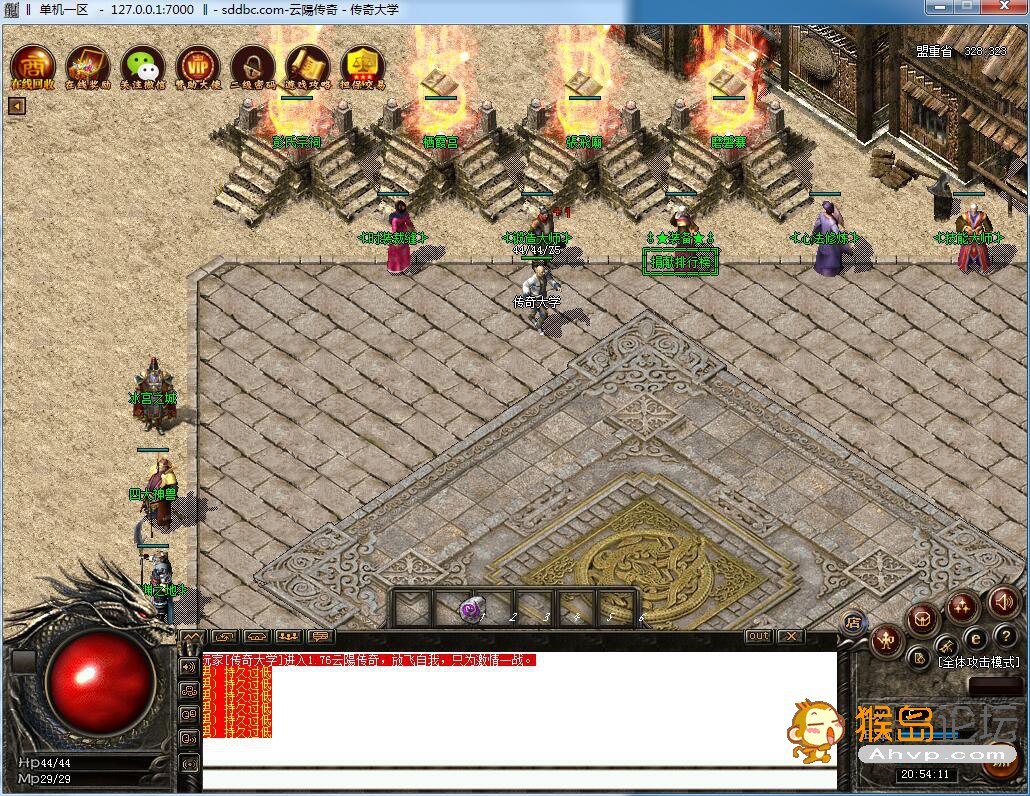Click the 'out' button above the chat

(759, 636)
